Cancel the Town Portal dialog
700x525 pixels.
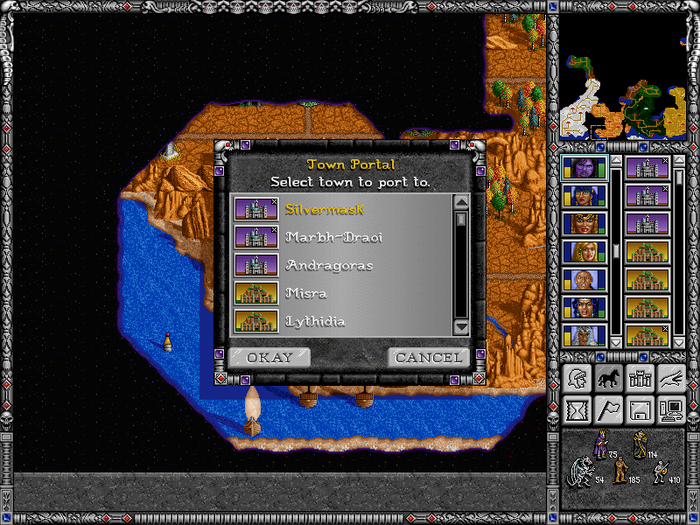click(429, 357)
